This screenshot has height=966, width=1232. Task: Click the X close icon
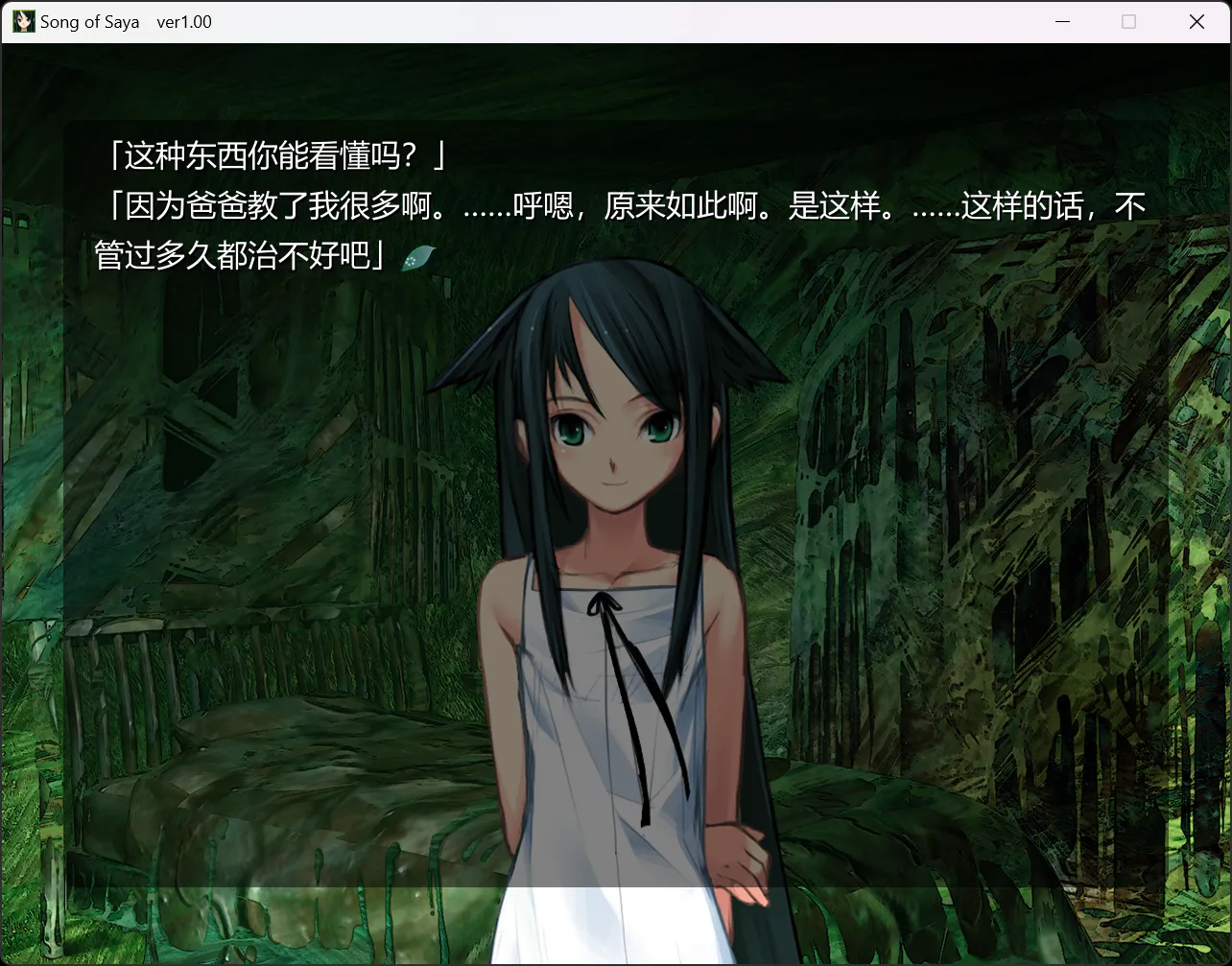1197,21
